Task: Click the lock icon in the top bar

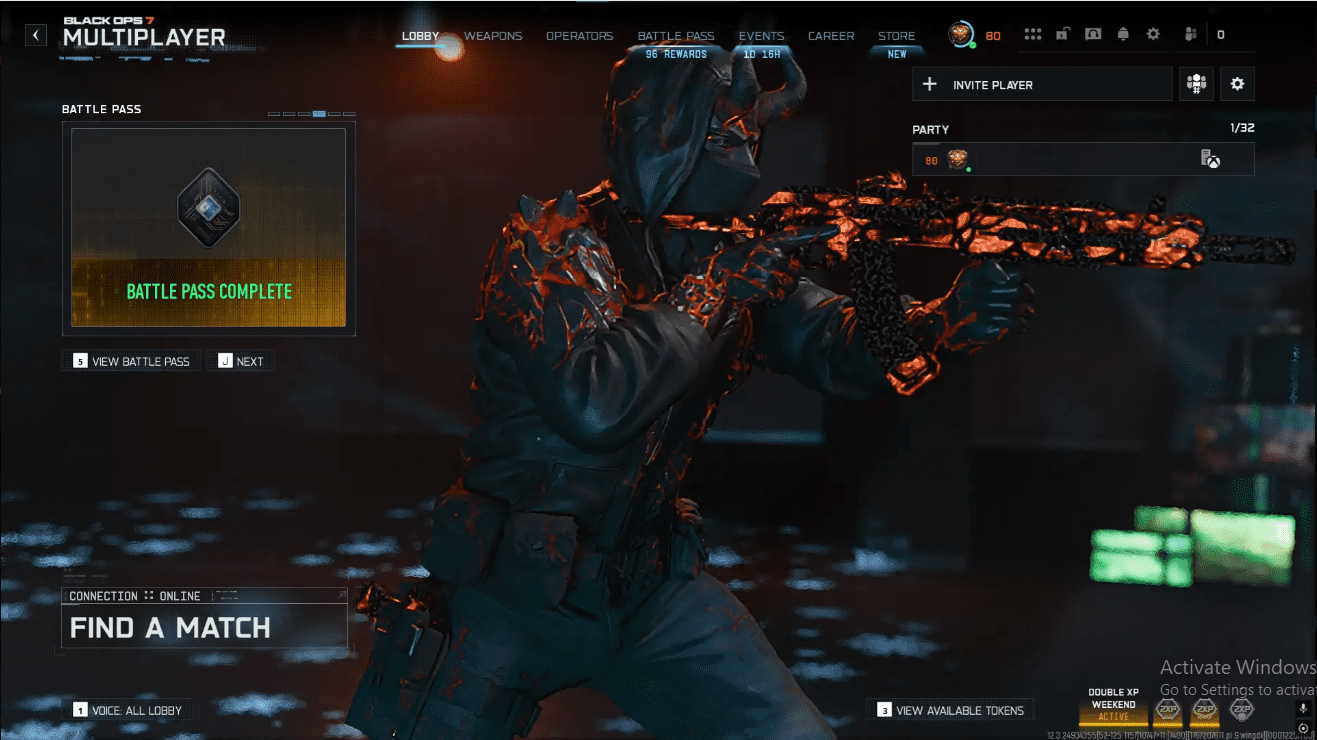Action: 1061,33
